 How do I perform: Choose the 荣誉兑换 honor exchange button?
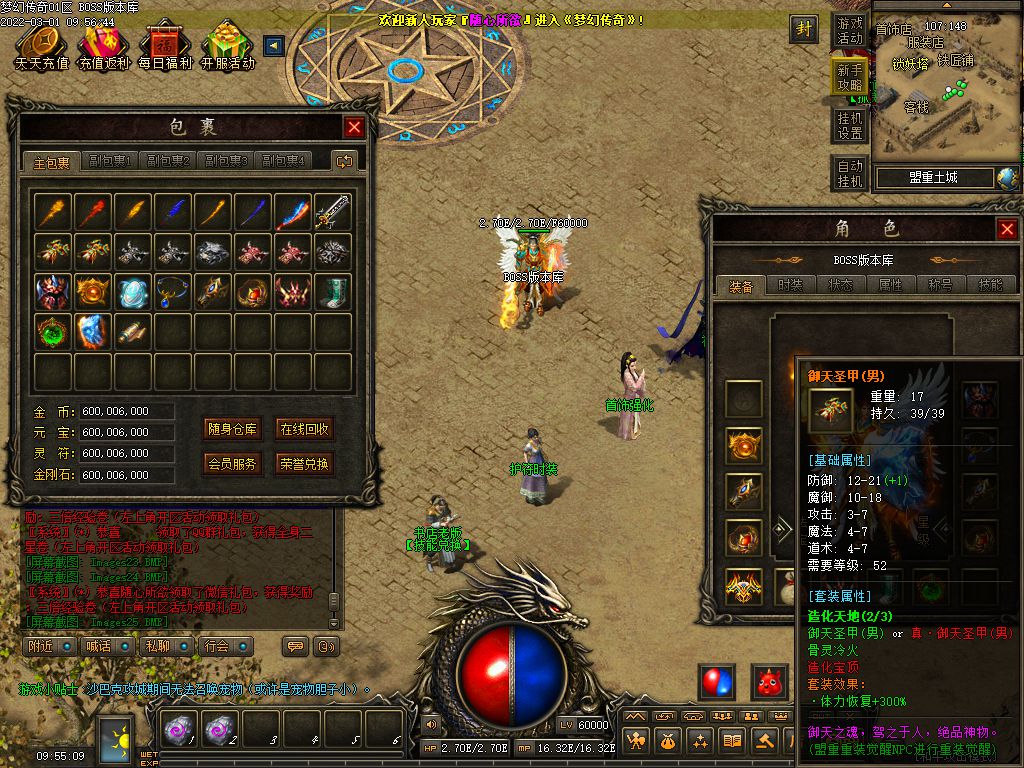pyautogui.click(x=304, y=464)
